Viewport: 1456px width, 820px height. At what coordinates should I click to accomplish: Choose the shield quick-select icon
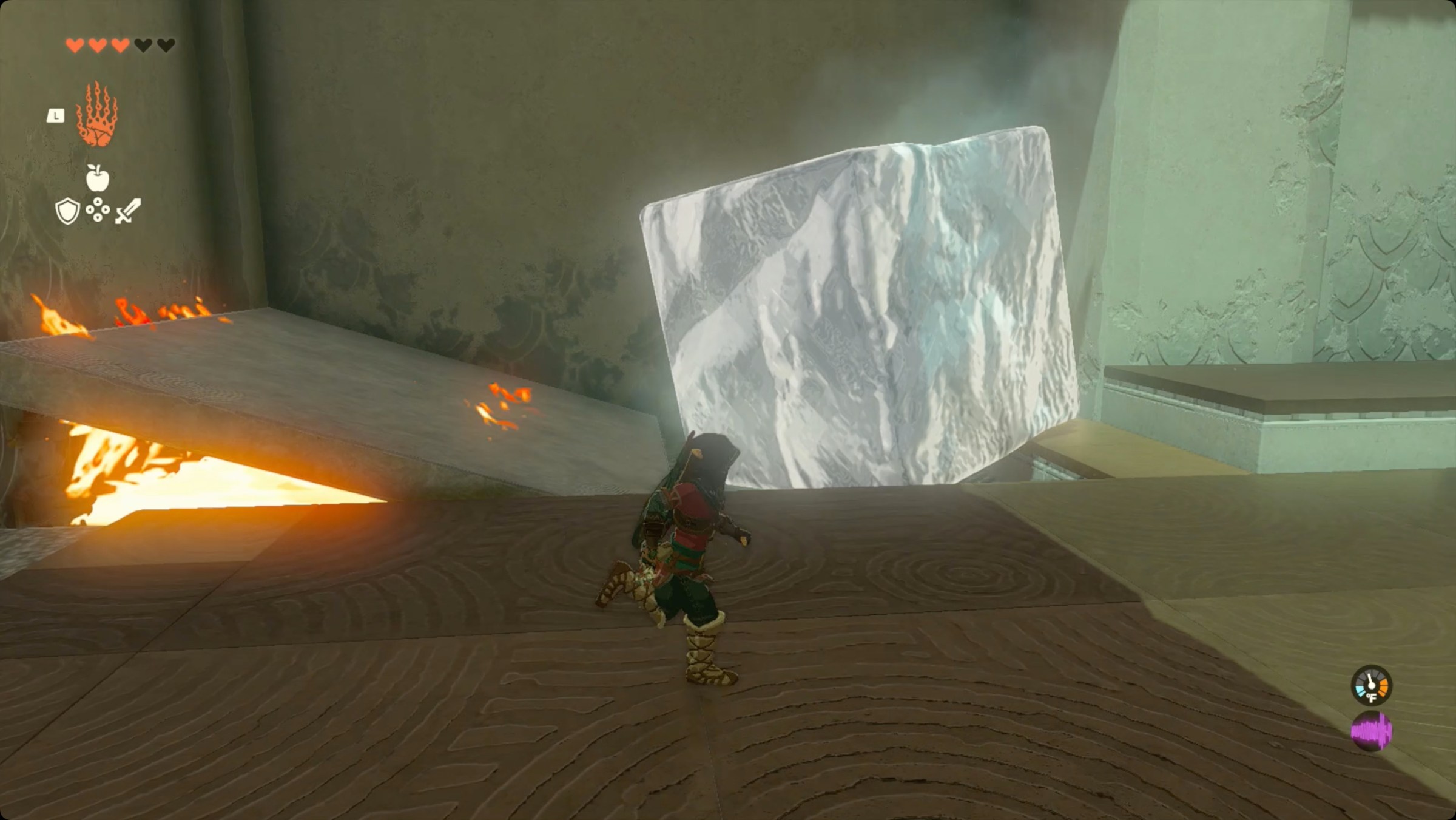click(67, 211)
